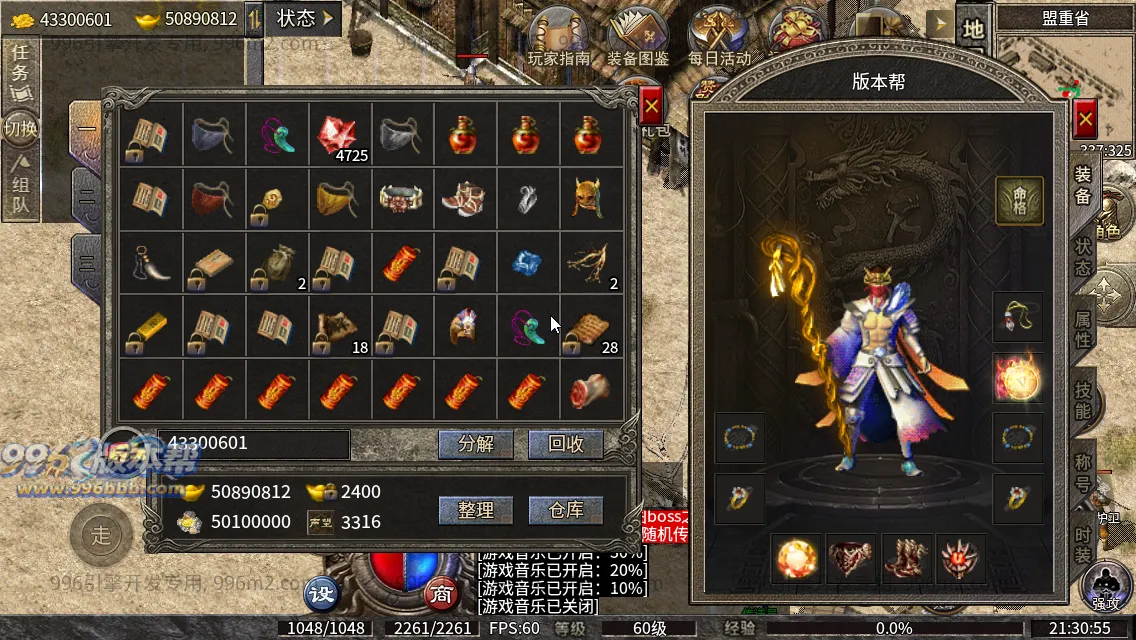Close the inventory bag window
The height and width of the screenshot is (640, 1136).
pyautogui.click(x=651, y=105)
